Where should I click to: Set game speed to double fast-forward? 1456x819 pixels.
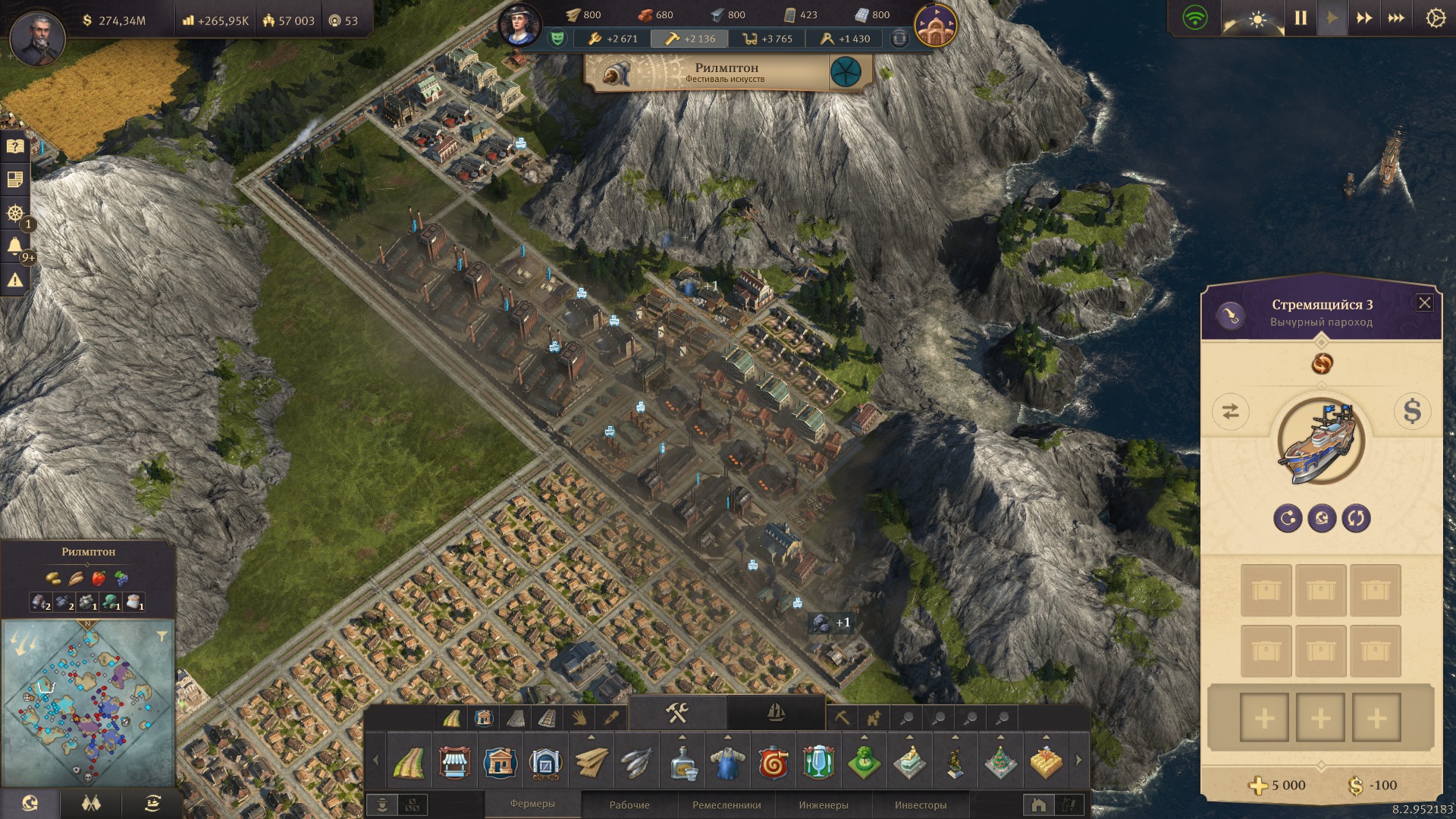(x=1363, y=18)
